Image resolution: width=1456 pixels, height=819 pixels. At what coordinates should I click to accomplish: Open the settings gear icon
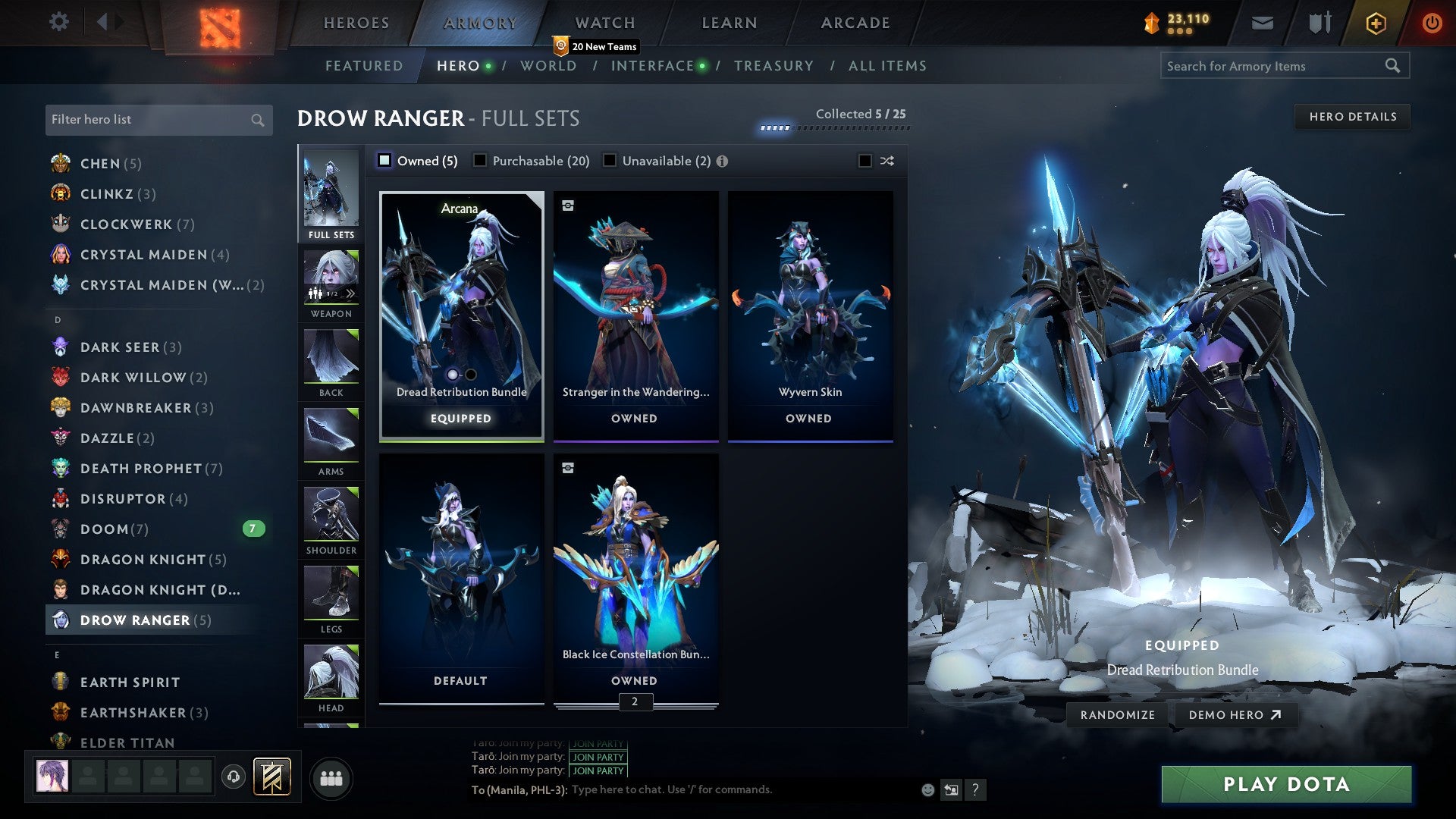tap(58, 23)
